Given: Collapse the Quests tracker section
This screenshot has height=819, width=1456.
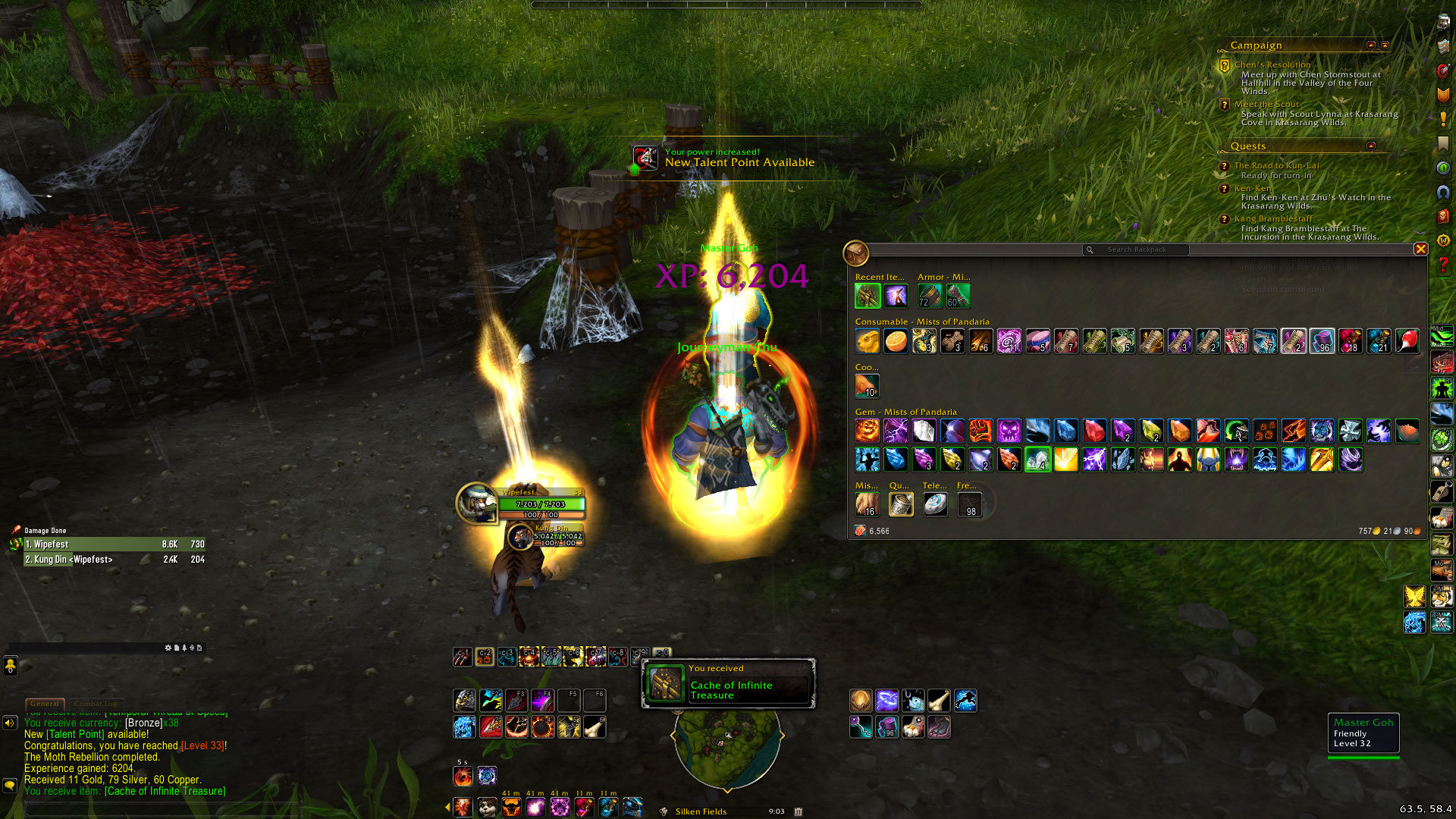Looking at the screenshot, I should (x=1370, y=146).
